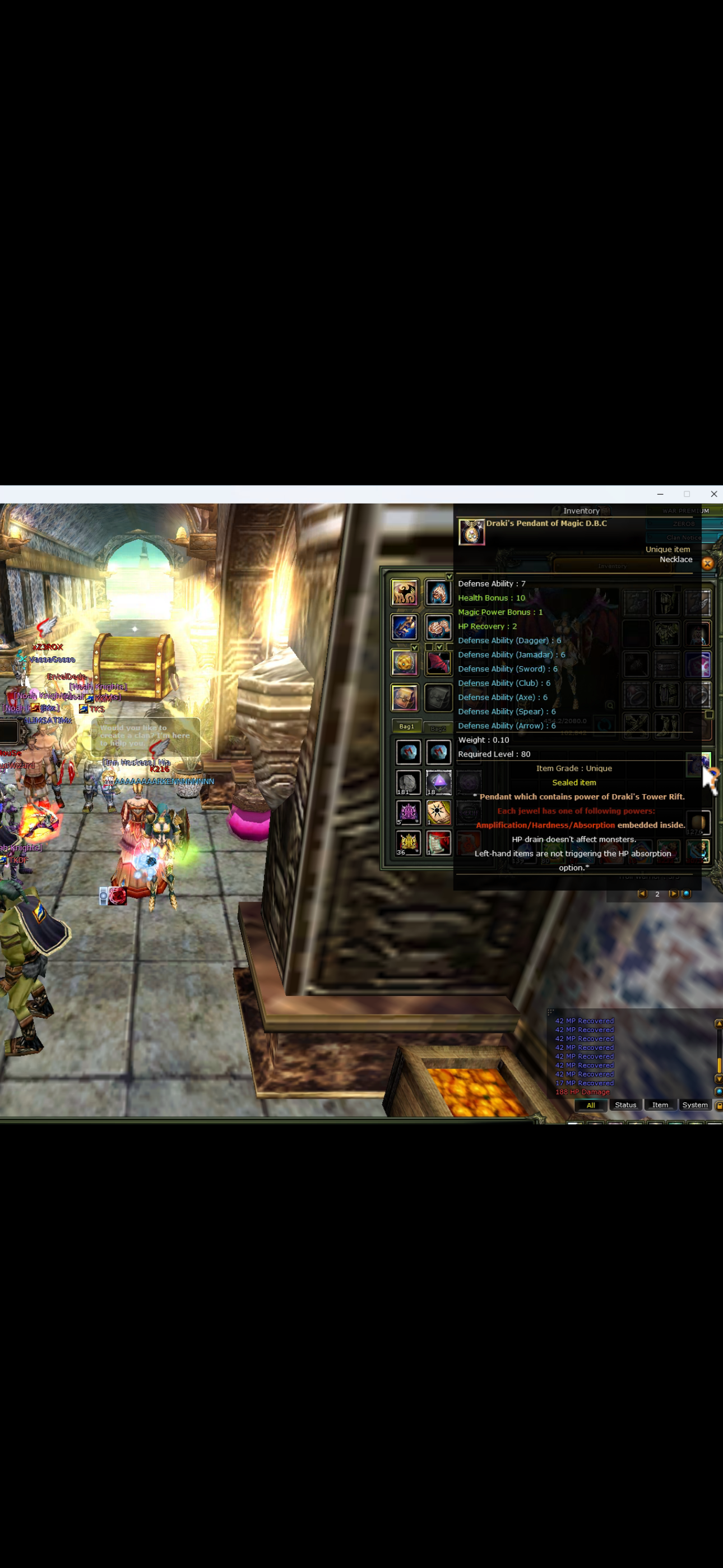Click the left page navigation arrow
This screenshot has height=1568, width=723.
click(x=643, y=894)
